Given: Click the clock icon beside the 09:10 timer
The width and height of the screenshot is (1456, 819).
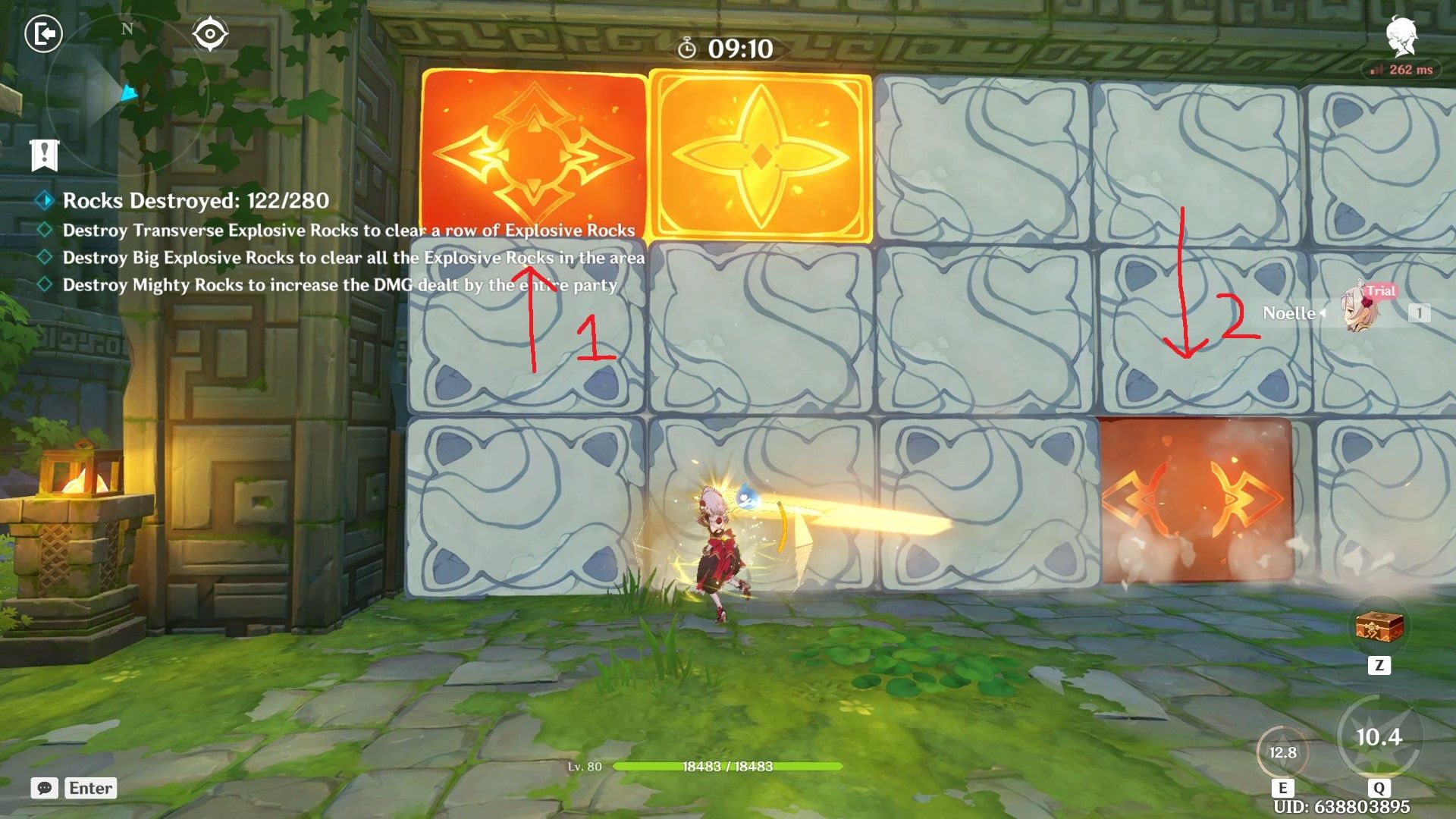Looking at the screenshot, I should [x=687, y=47].
